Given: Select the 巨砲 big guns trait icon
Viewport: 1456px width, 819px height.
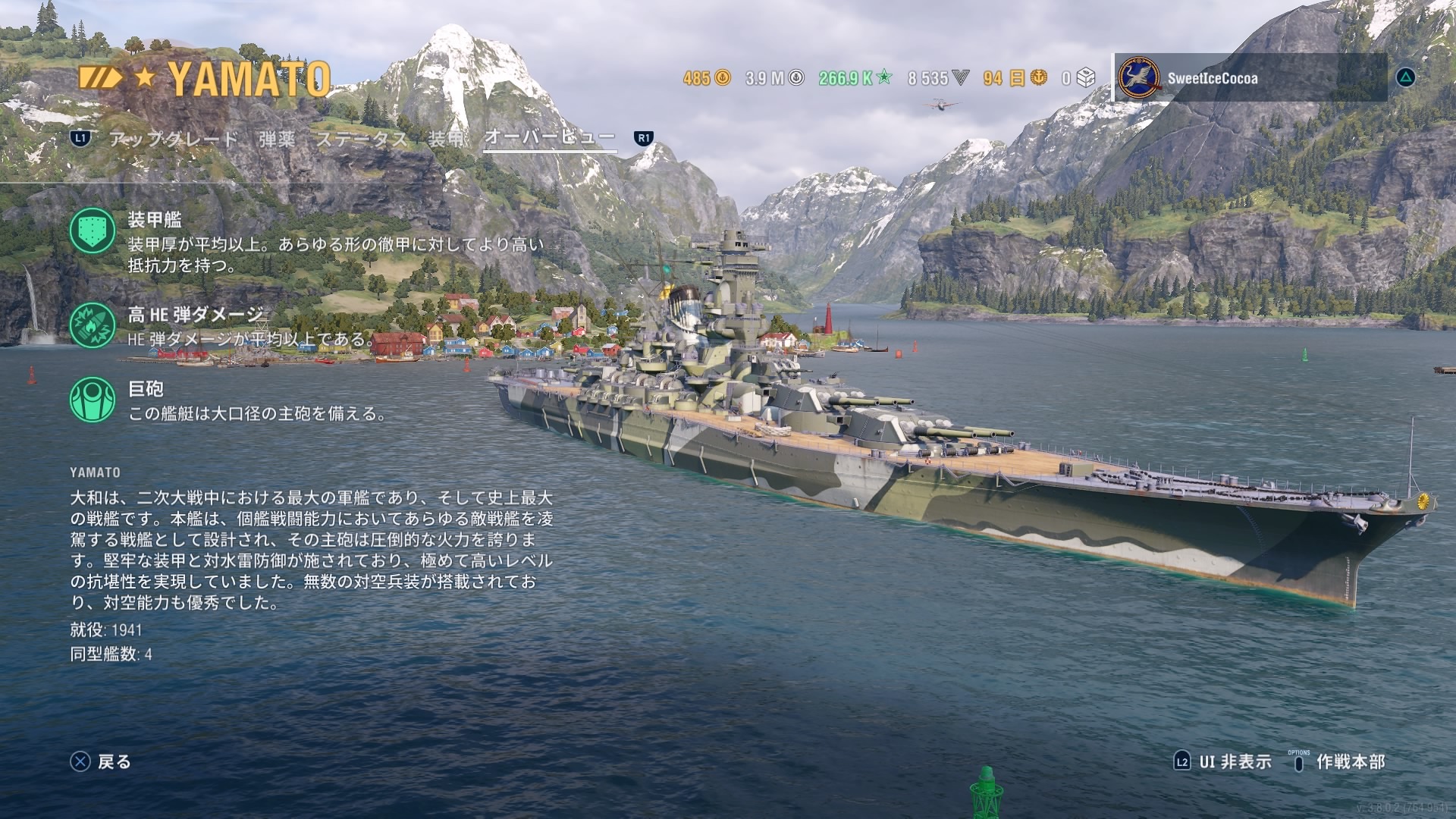Looking at the screenshot, I should [93, 400].
